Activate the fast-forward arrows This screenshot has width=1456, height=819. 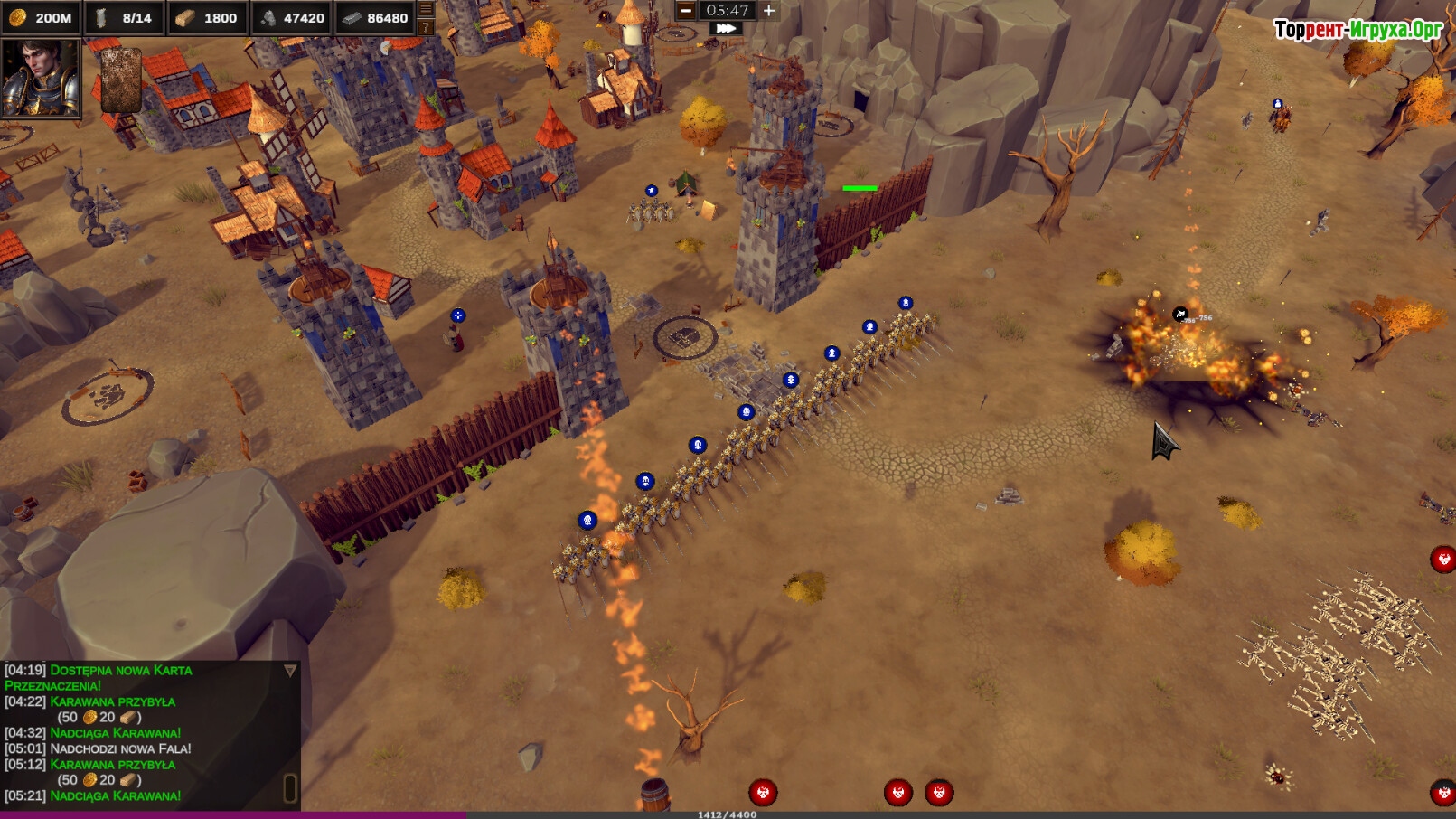click(725, 29)
